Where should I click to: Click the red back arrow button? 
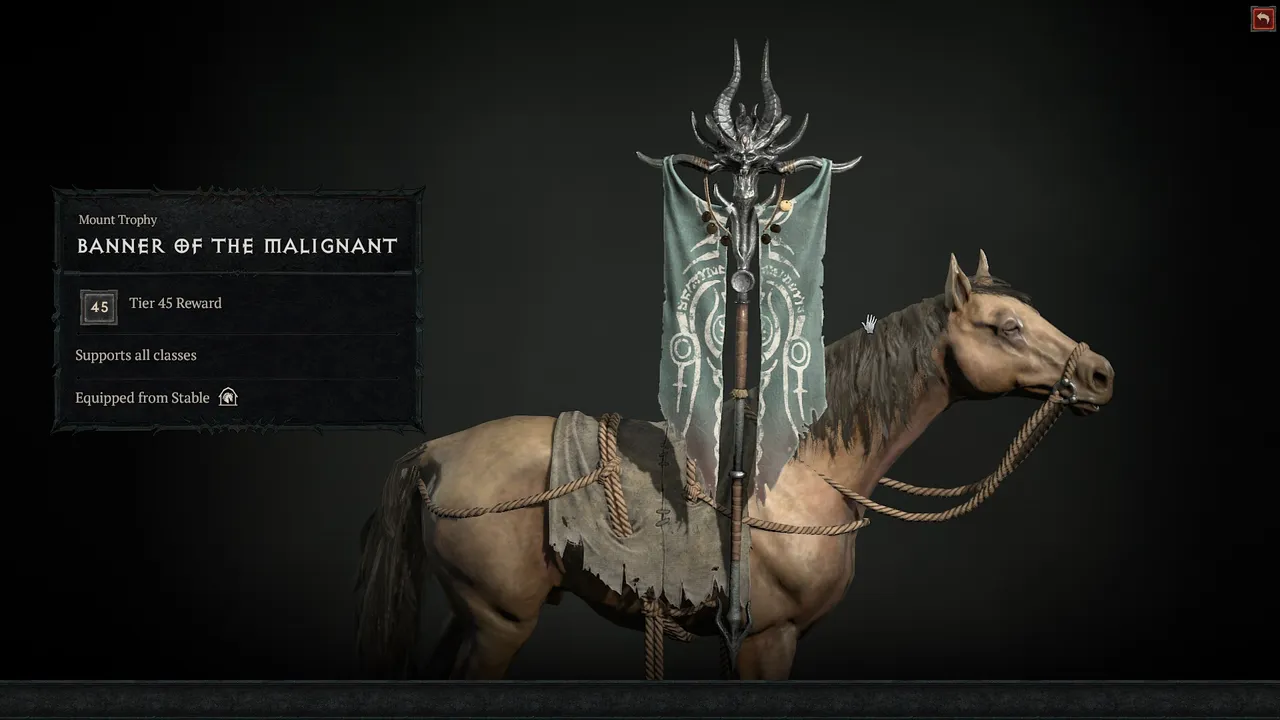1262,19
